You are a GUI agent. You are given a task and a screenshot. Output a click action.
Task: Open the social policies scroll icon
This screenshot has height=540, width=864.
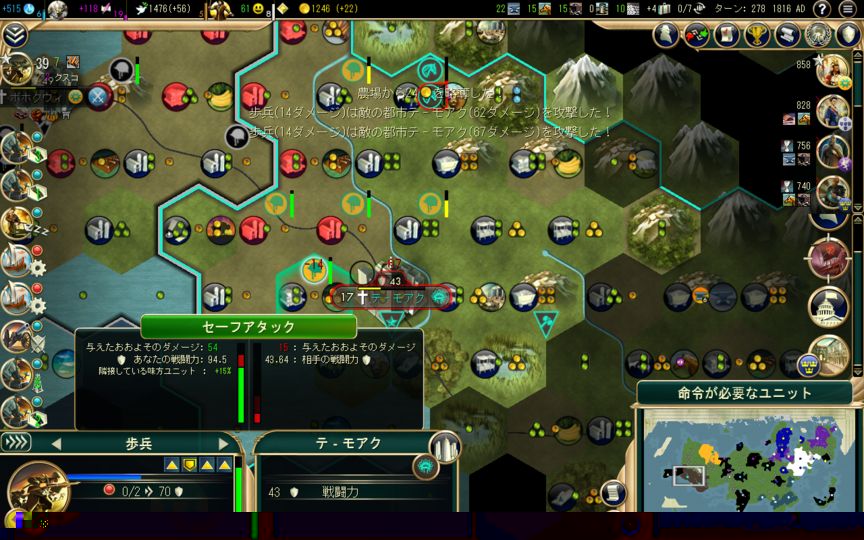point(725,35)
